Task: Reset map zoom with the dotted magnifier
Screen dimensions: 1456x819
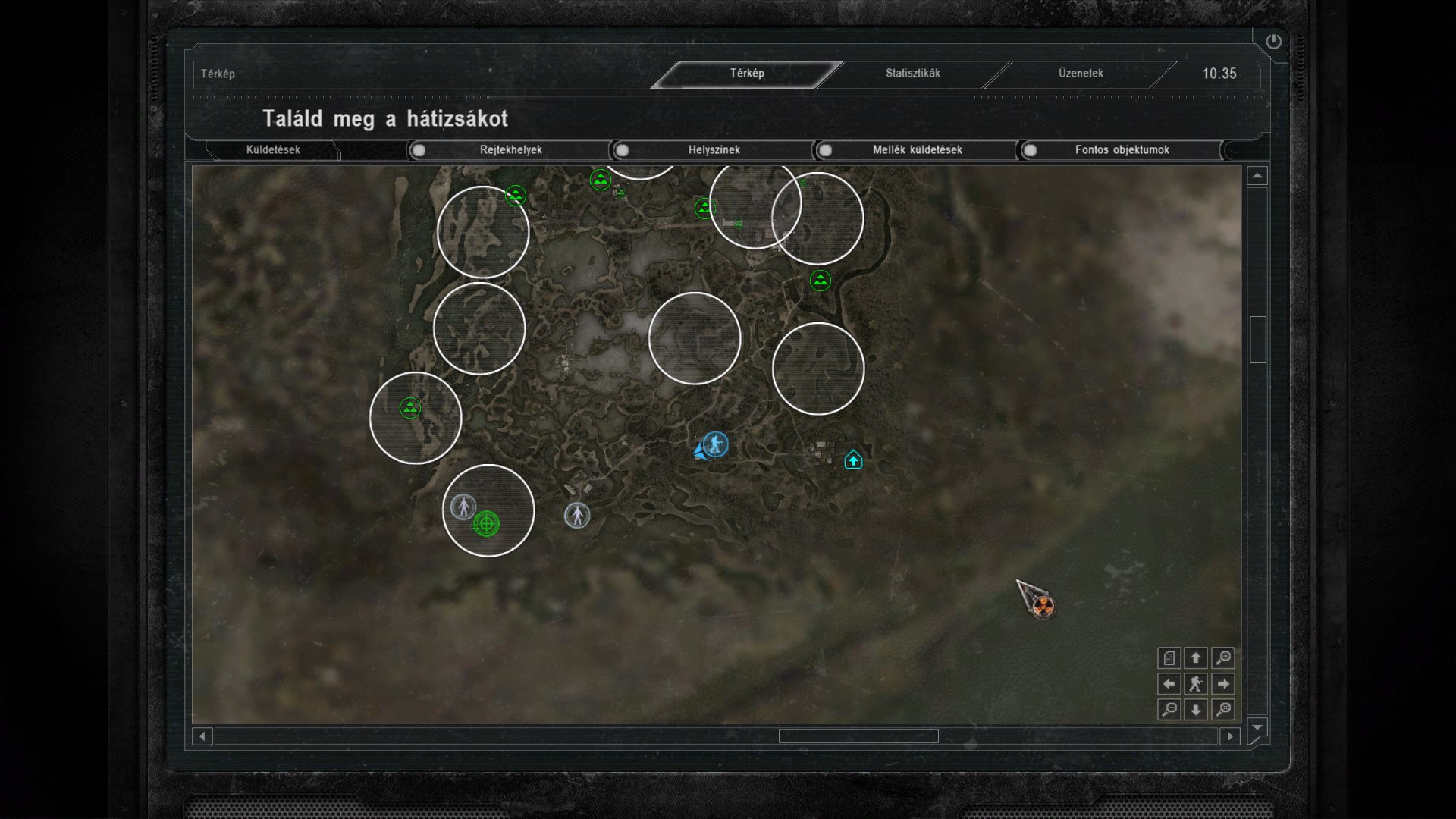Action: click(1222, 710)
